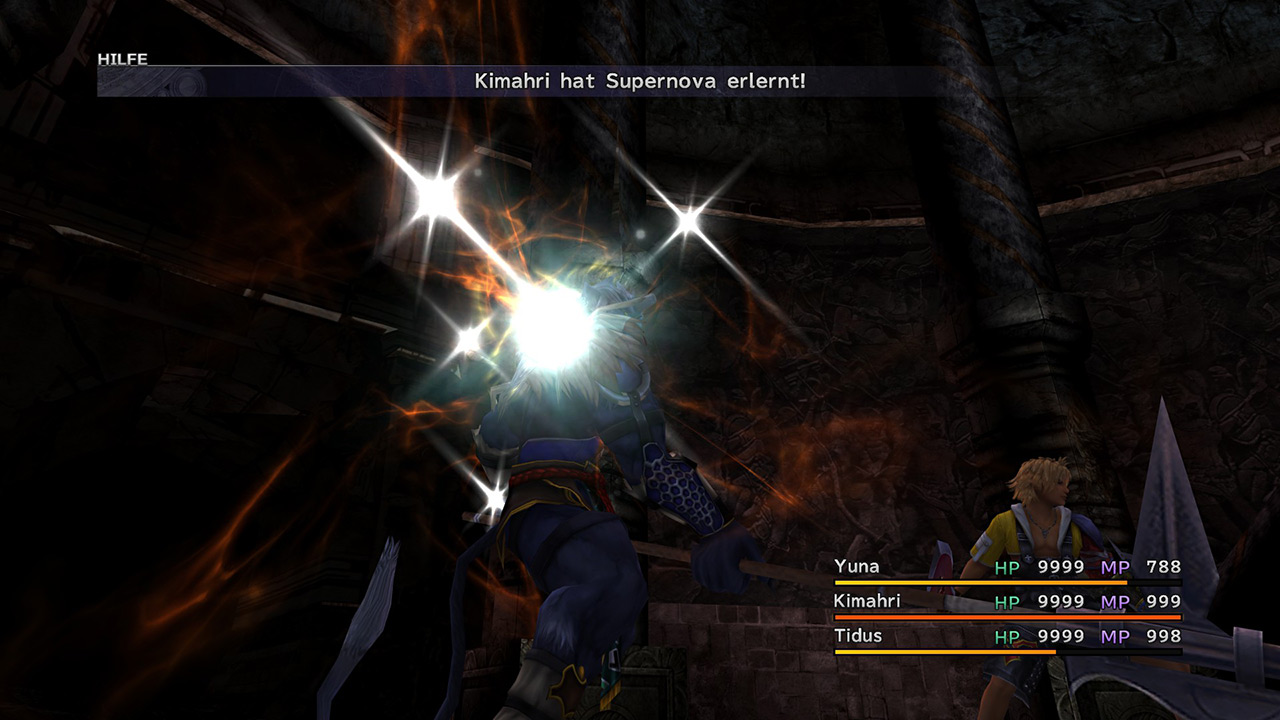Pick Tidus from the party list
Viewport: 1280px width, 720px height.
[x=858, y=636]
